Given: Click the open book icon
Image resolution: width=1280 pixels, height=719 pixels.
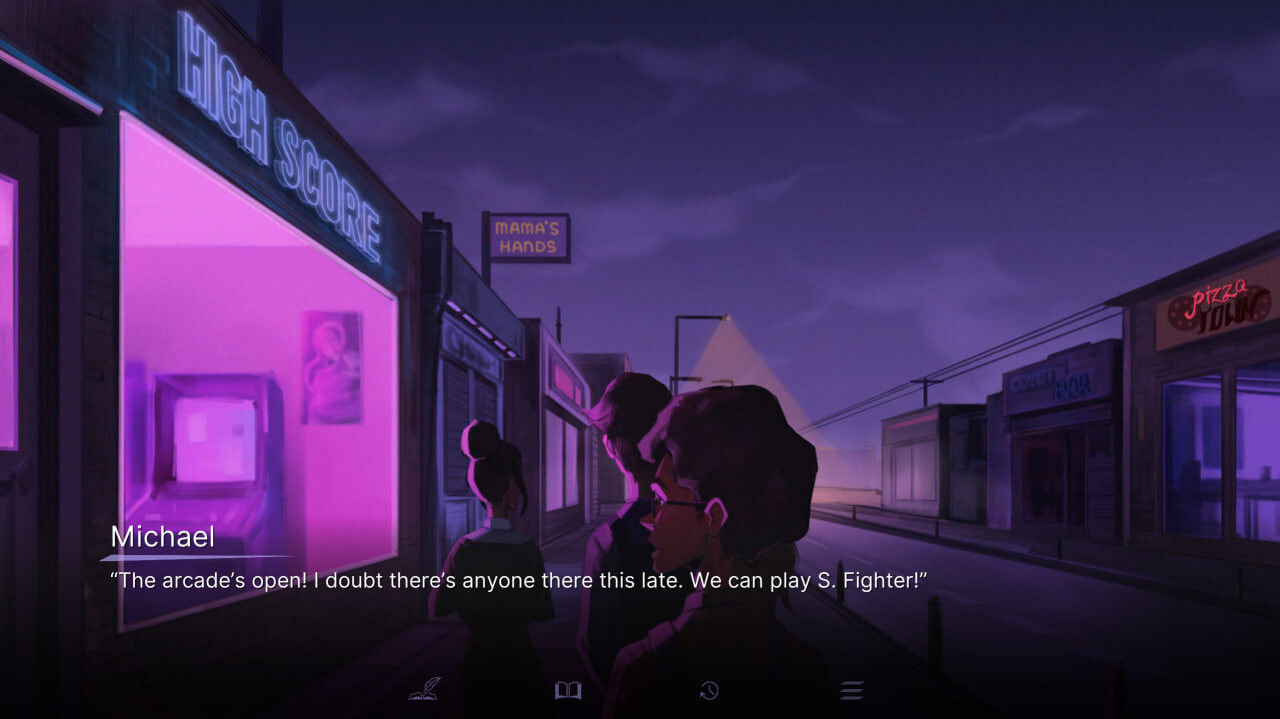Looking at the screenshot, I should [568, 690].
